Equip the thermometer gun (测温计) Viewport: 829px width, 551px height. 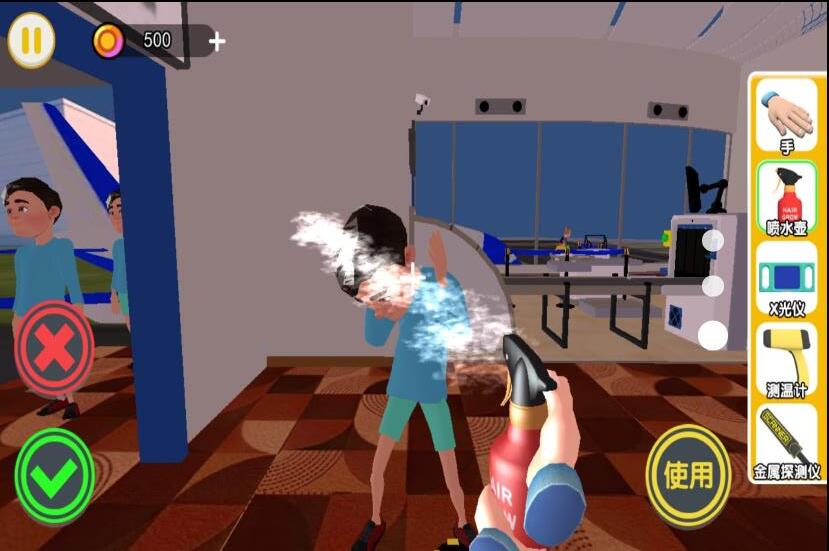tap(786, 361)
